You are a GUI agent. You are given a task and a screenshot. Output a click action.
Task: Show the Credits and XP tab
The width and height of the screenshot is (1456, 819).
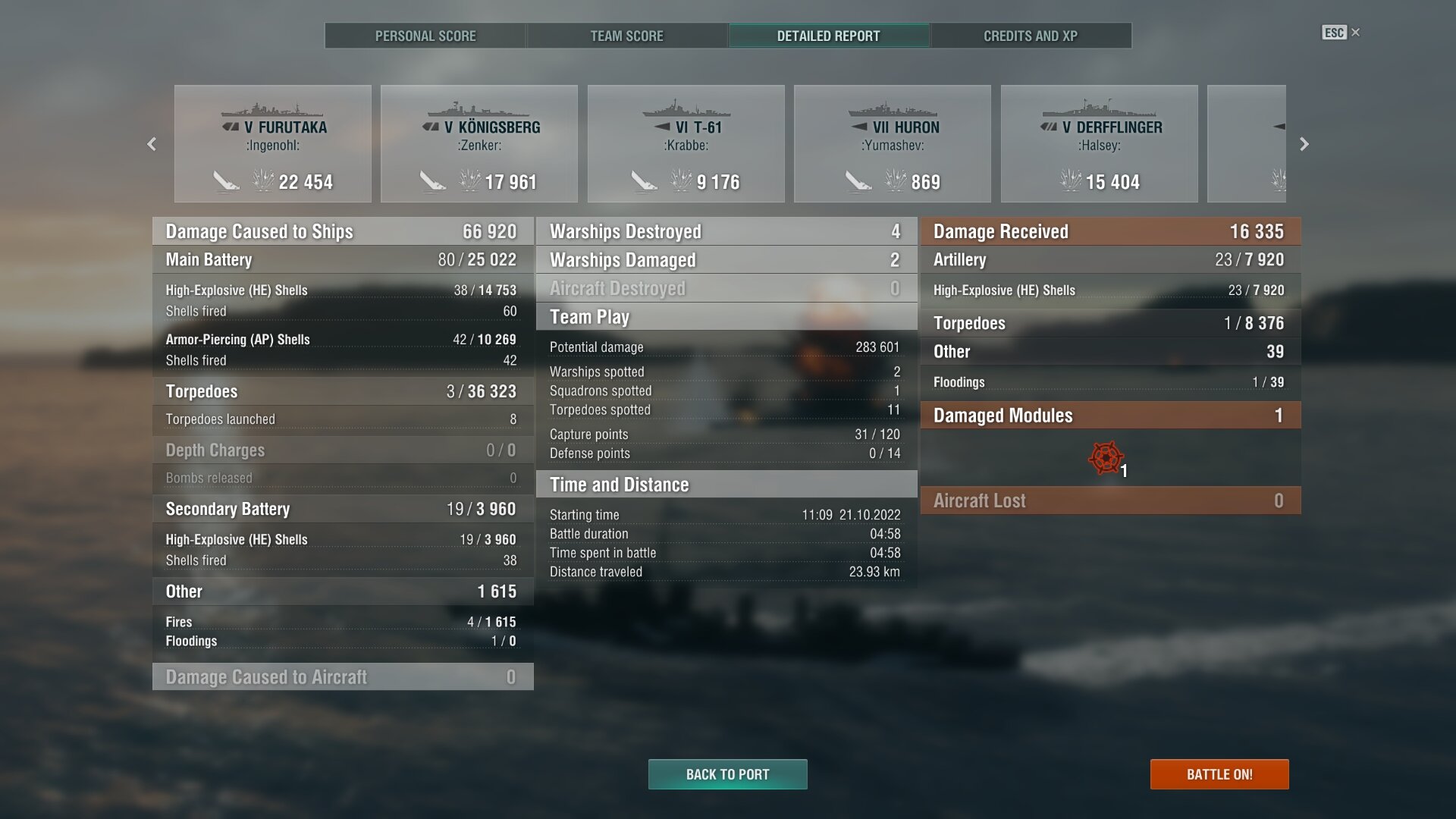(1030, 36)
